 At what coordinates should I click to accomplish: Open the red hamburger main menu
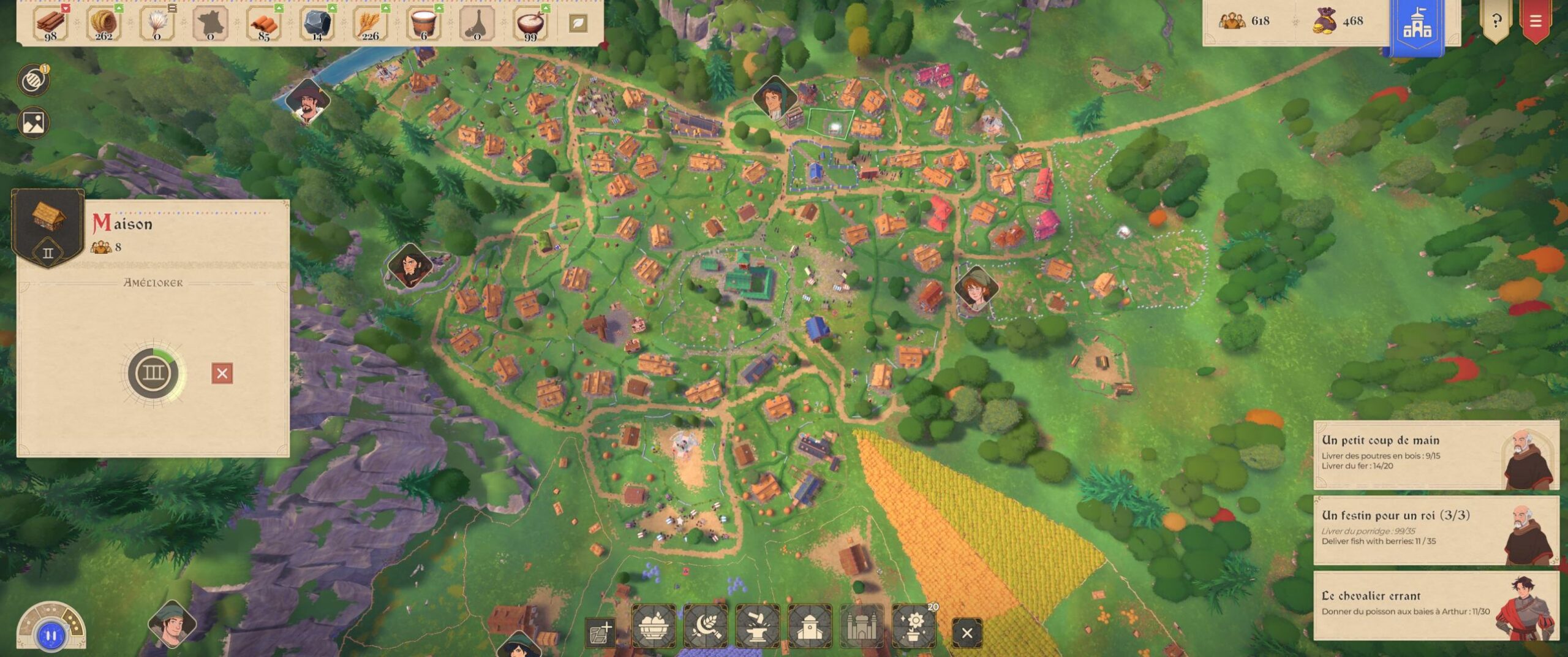[1535, 21]
